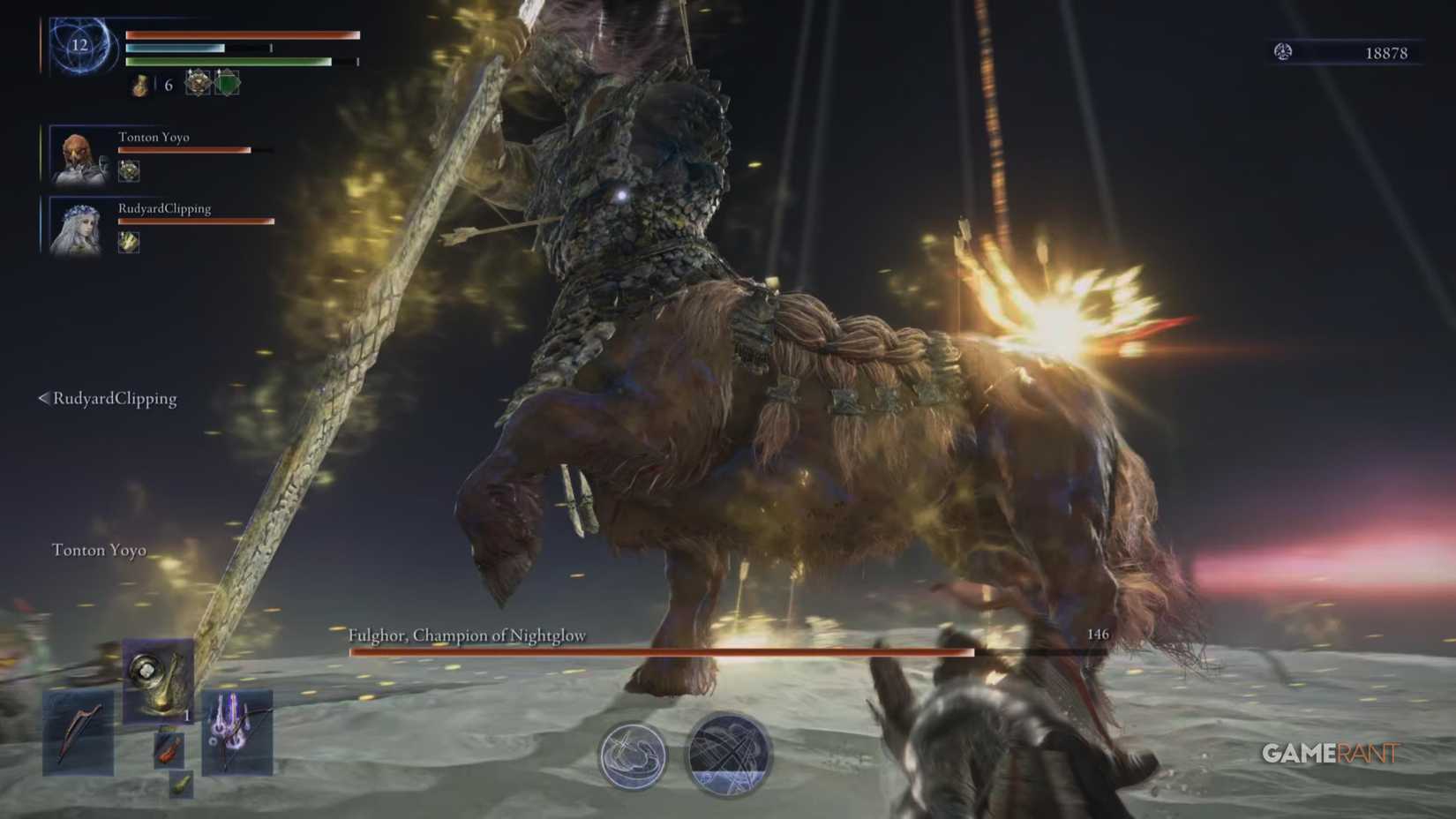Activate the left circular character skill icon
The image size is (1456, 819).
[x=634, y=756]
